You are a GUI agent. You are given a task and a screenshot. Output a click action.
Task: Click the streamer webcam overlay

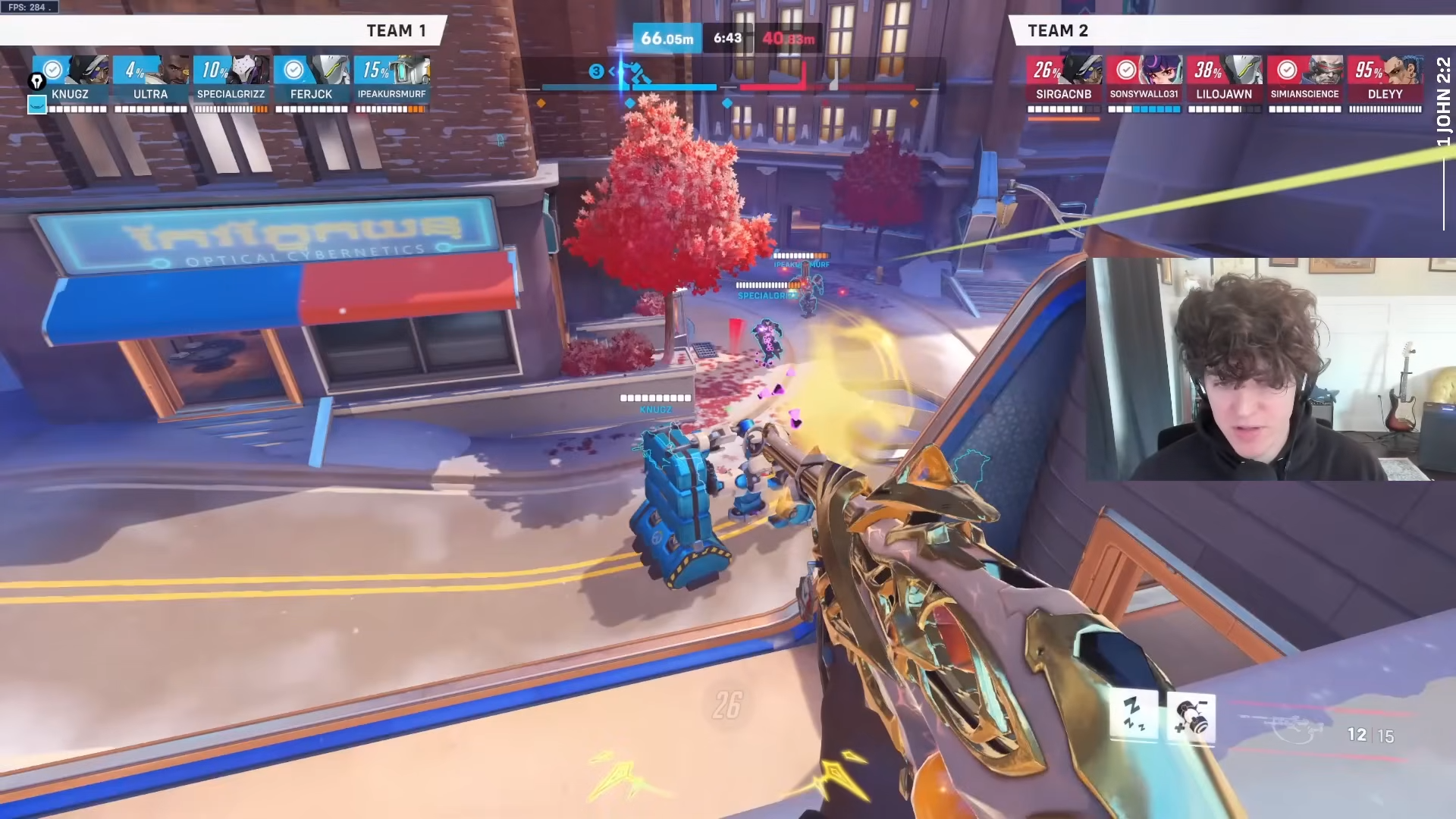pyautogui.click(x=1270, y=369)
